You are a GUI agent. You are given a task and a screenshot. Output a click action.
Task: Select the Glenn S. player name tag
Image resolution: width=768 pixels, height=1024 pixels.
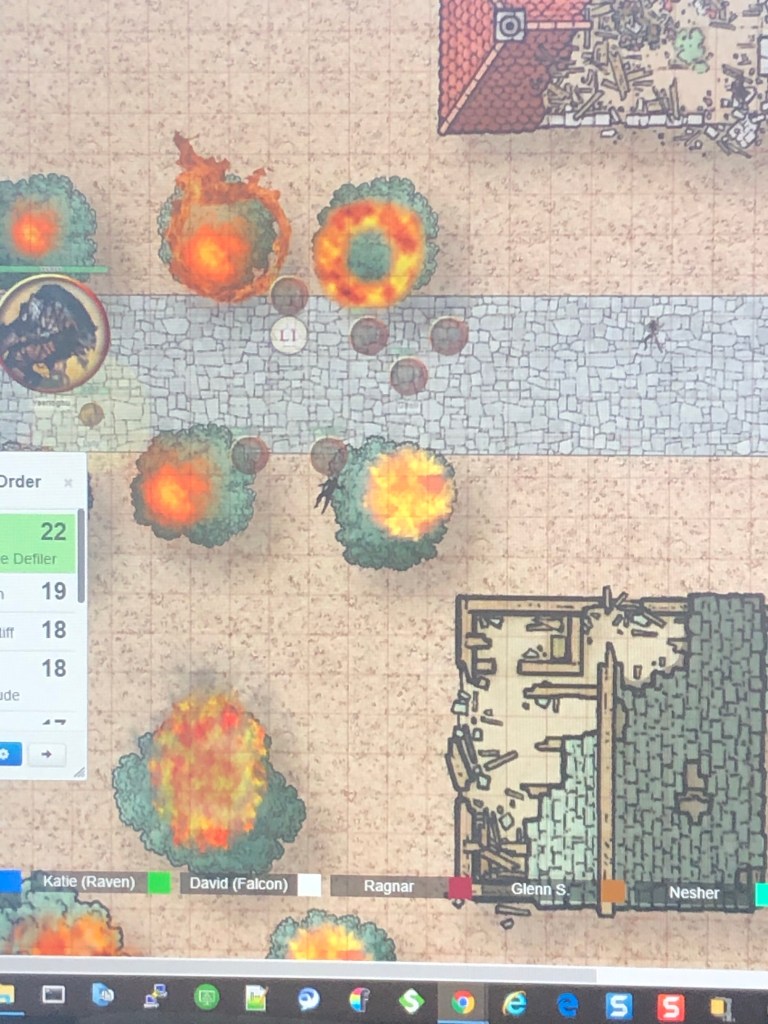[x=539, y=889]
